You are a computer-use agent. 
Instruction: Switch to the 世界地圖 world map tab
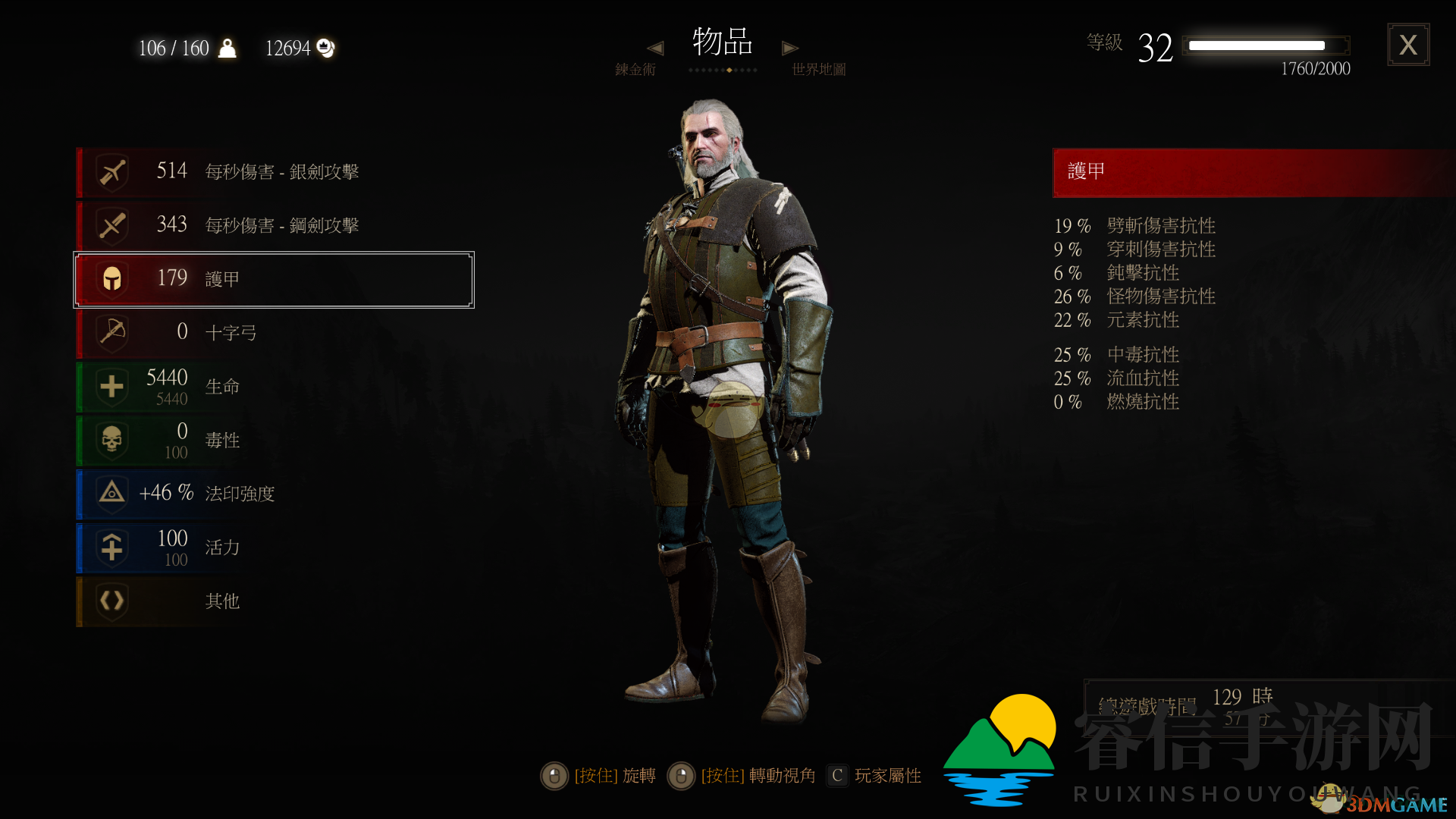pos(818,70)
